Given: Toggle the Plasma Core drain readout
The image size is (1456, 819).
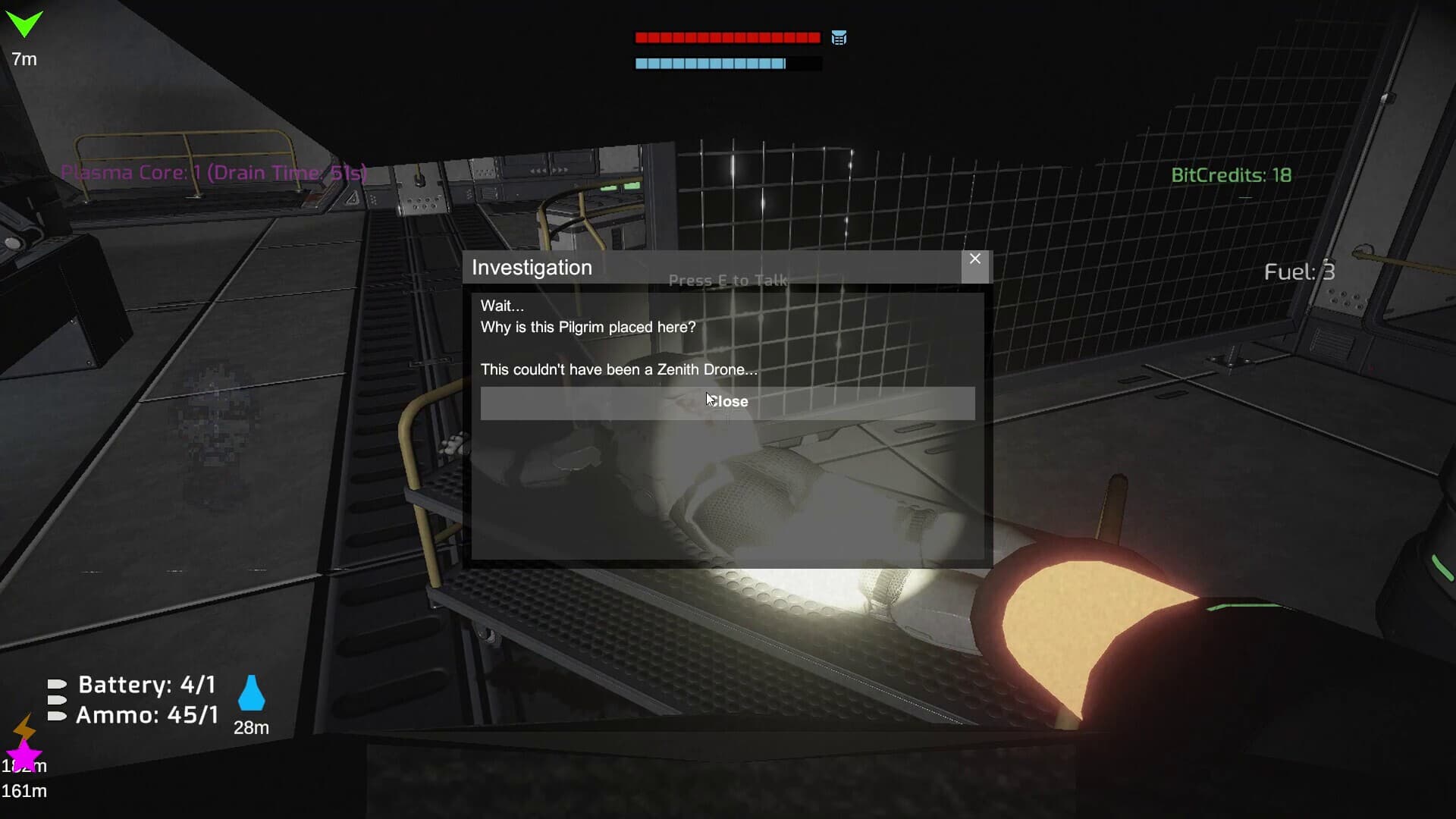Looking at the screenshot, I should coord(215,173).
